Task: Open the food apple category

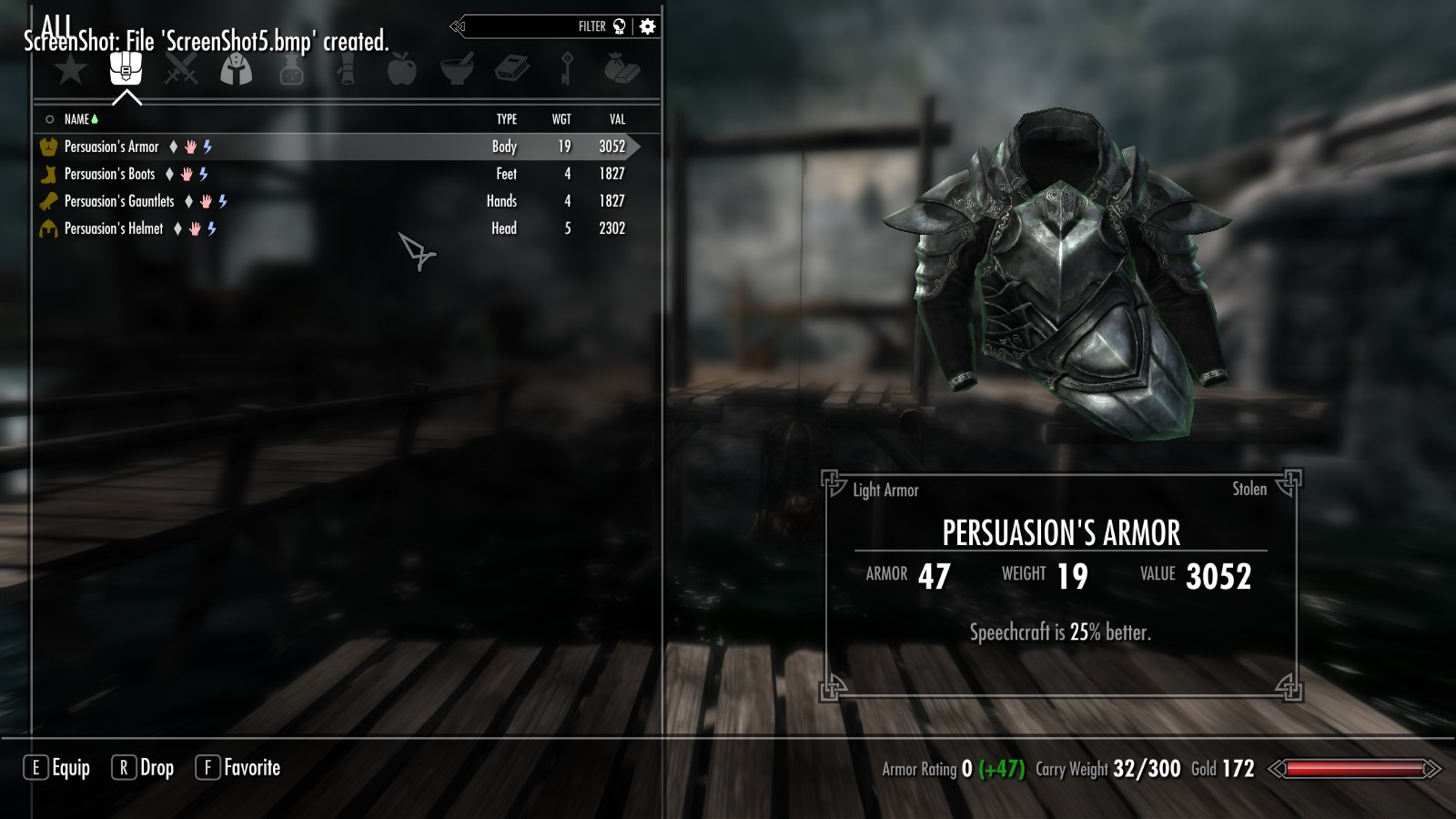Action: click(401, 69)
